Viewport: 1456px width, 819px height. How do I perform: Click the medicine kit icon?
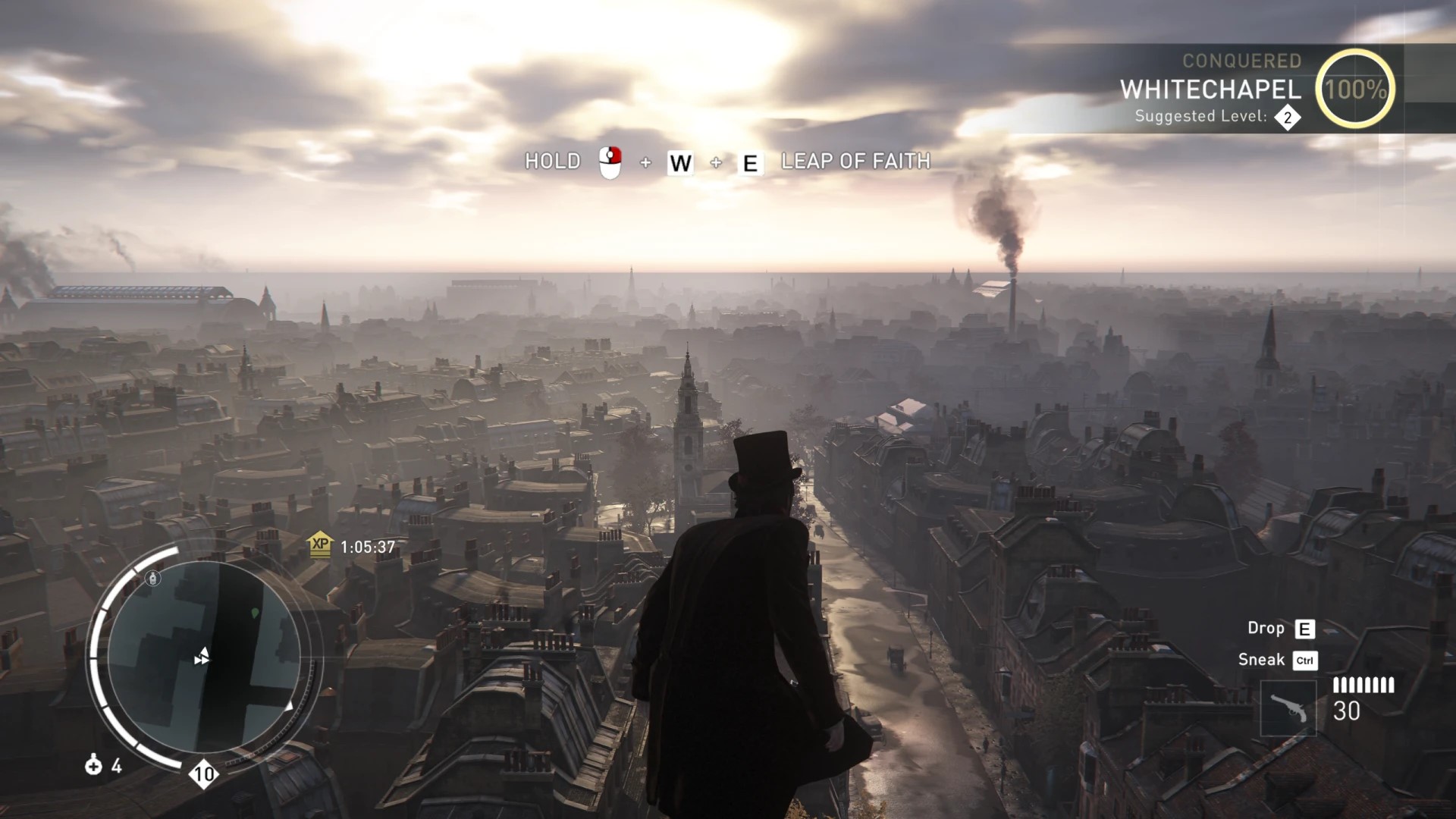pyautogui.click(x=93, y=766)
